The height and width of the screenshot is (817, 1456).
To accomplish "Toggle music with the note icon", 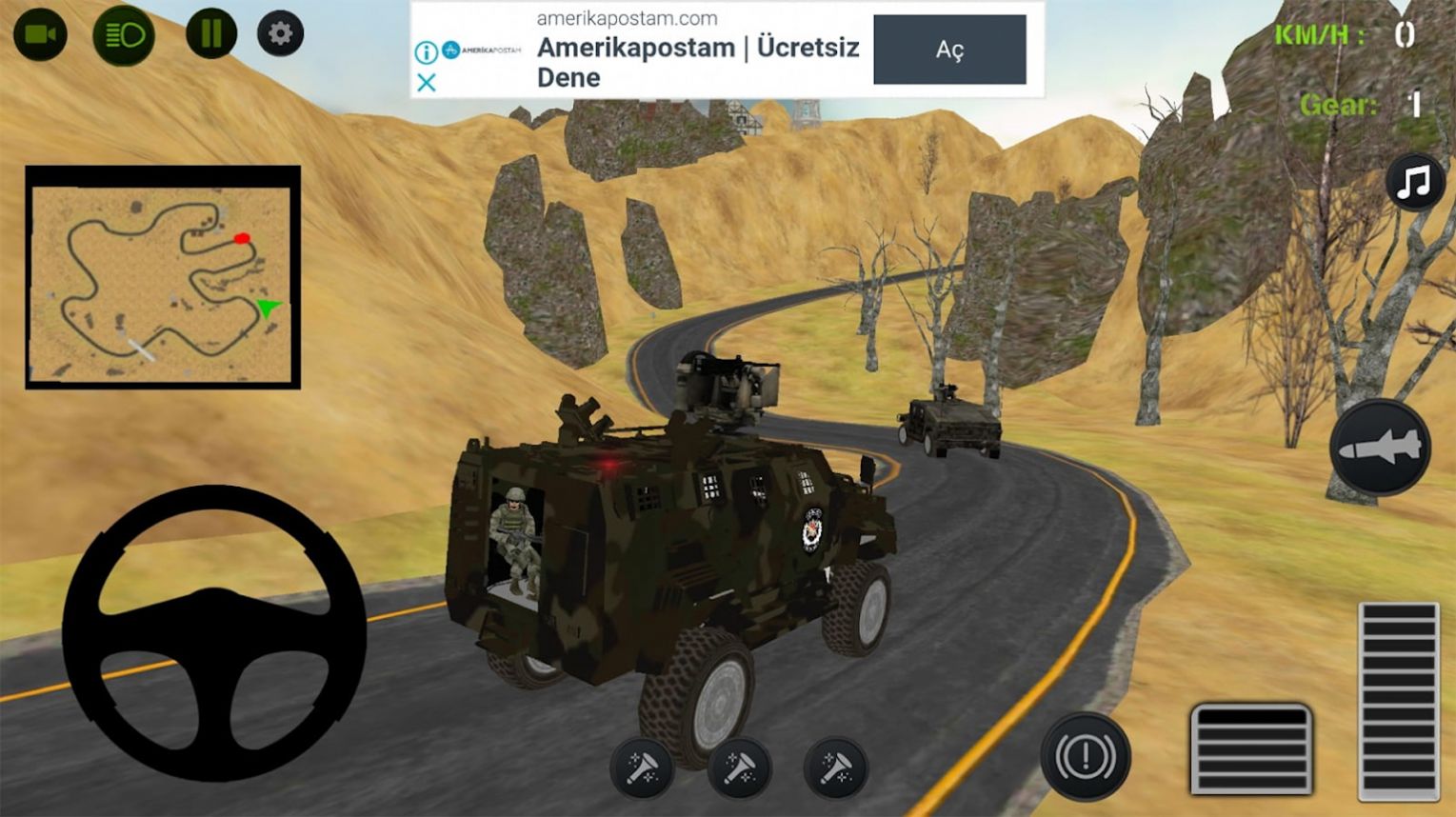I will [1414, 182].
